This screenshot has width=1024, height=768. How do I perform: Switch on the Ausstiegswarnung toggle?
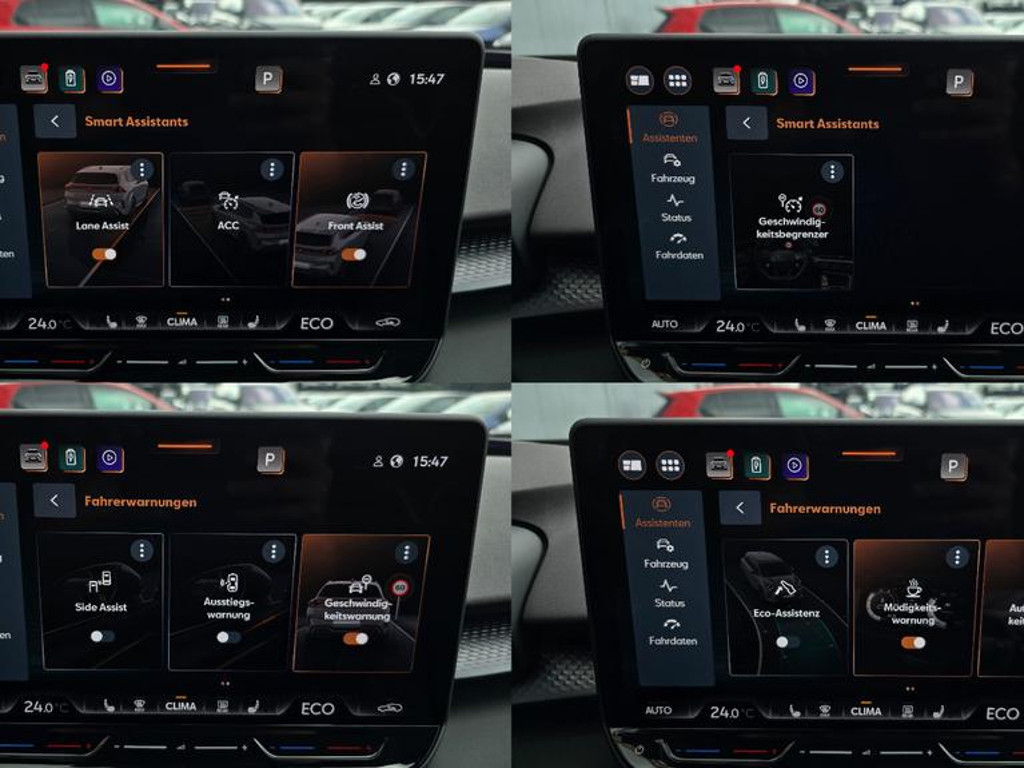(228, 637)
